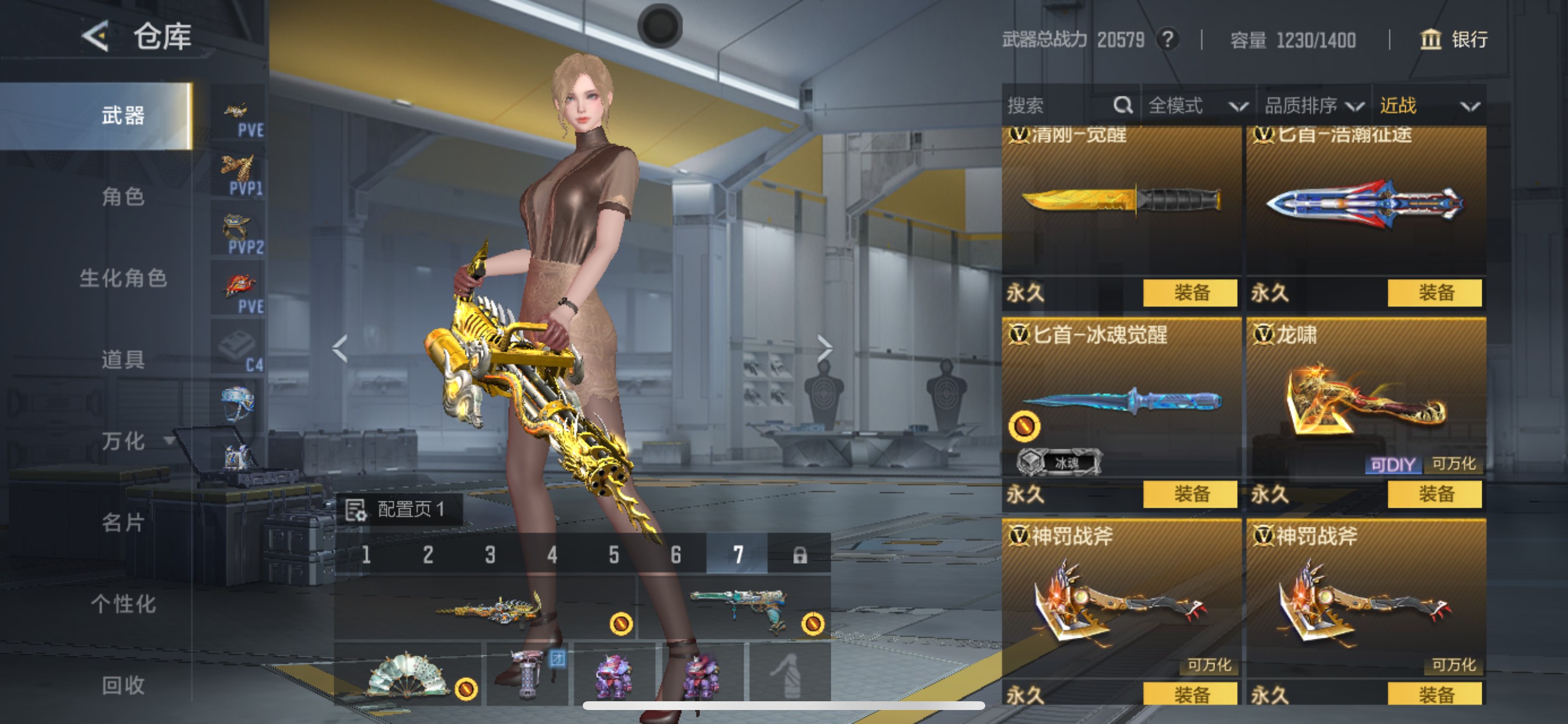Equip the 龙啸 axe
The height and width of the screenshot is (724, 1568).
(x=1434, y=493)
